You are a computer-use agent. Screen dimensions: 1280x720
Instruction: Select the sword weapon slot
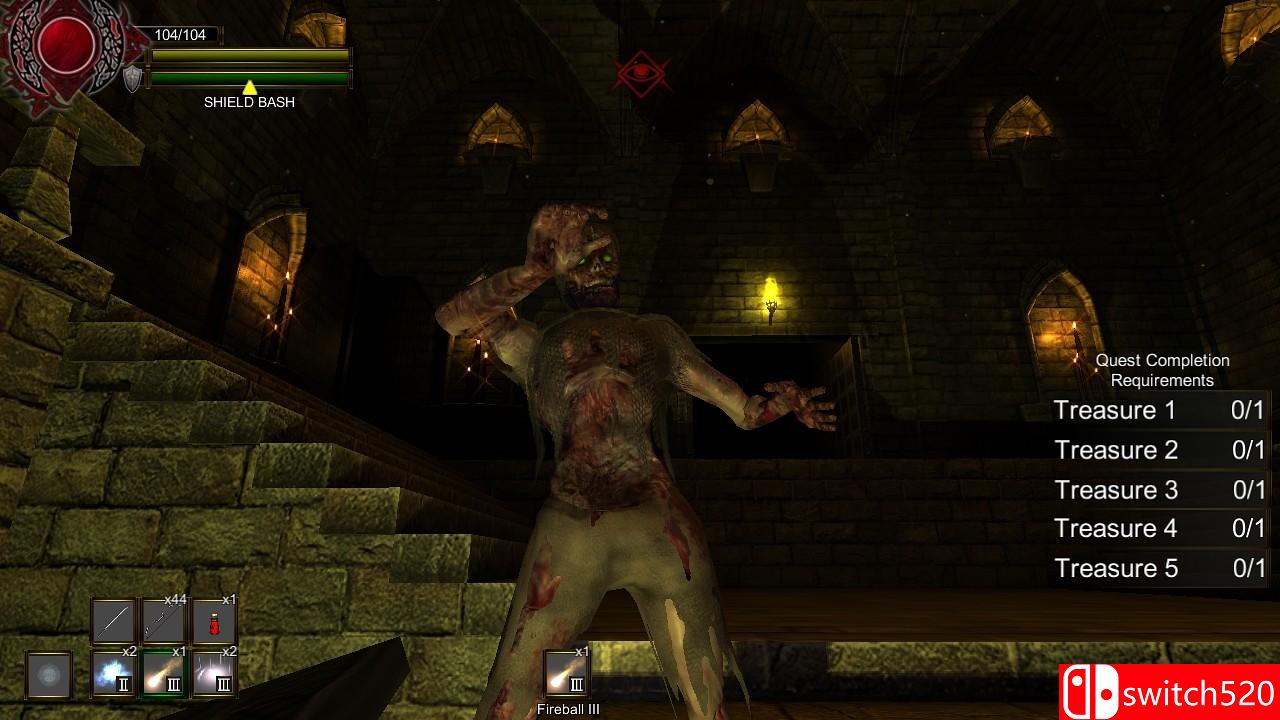[112, 622]
